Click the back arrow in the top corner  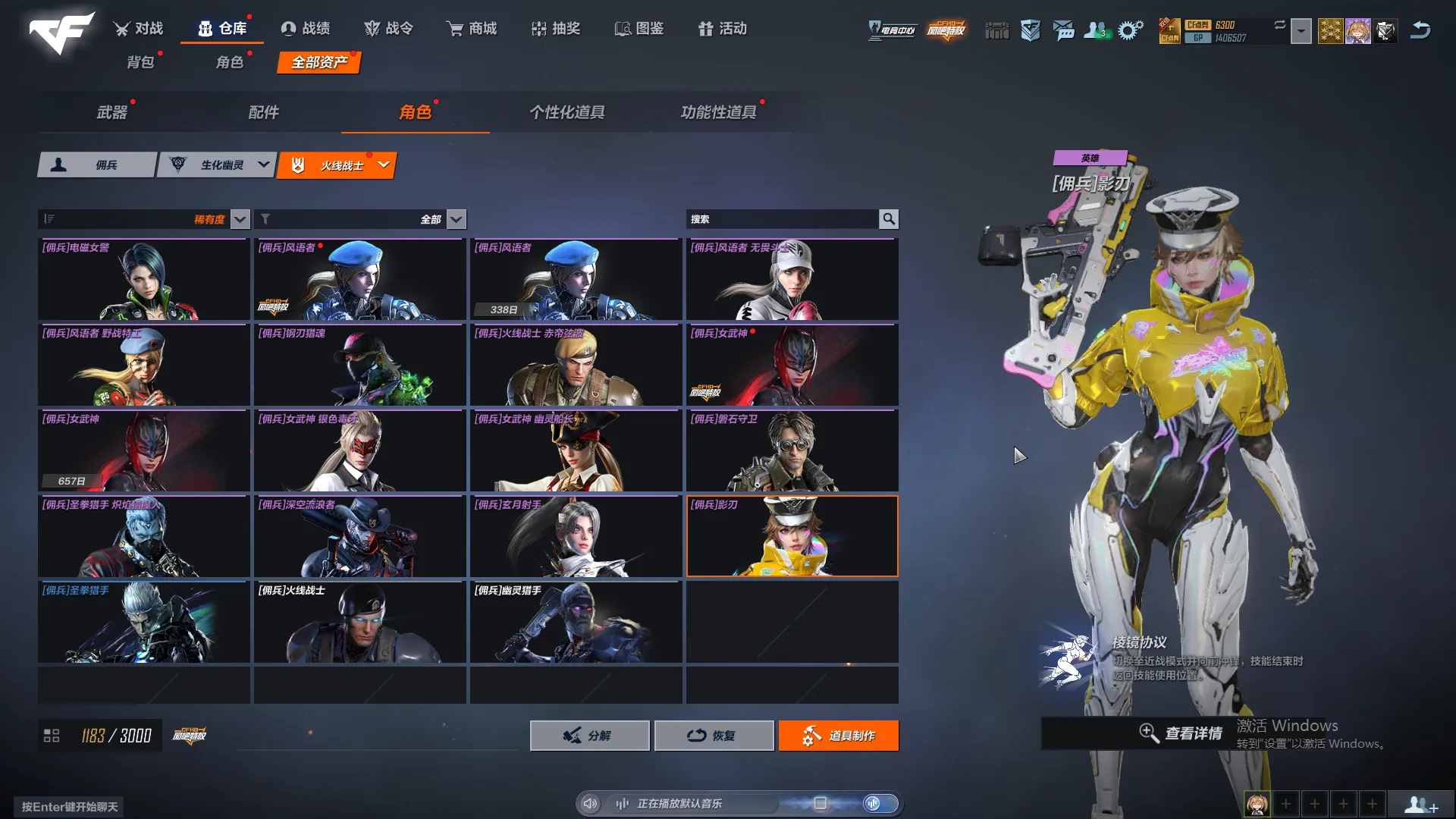(x=1420, y=30)
